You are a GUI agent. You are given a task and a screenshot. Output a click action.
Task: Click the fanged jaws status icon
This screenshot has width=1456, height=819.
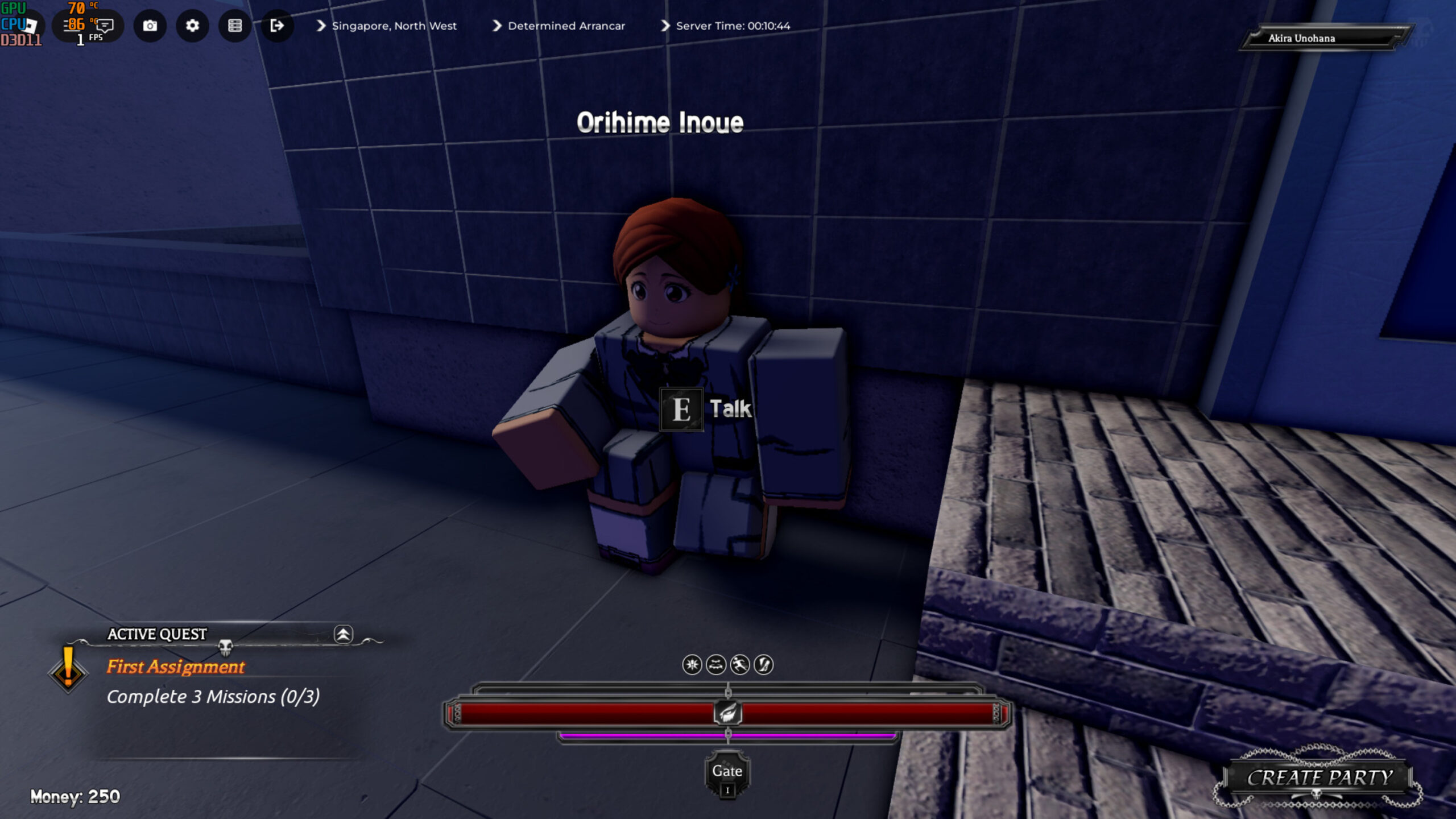[716, 664]
